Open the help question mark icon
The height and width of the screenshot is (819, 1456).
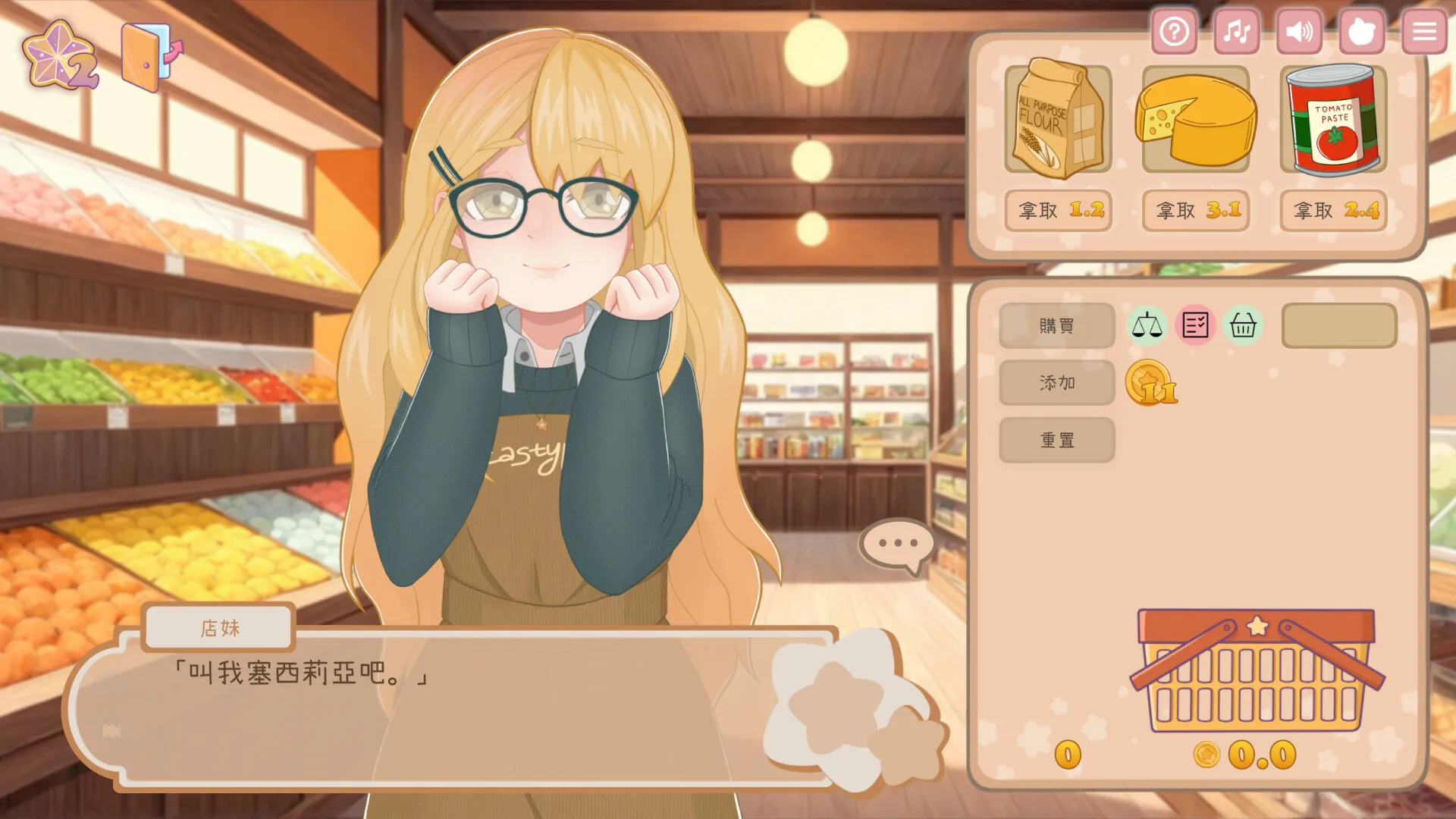[x=1174, y=32]
